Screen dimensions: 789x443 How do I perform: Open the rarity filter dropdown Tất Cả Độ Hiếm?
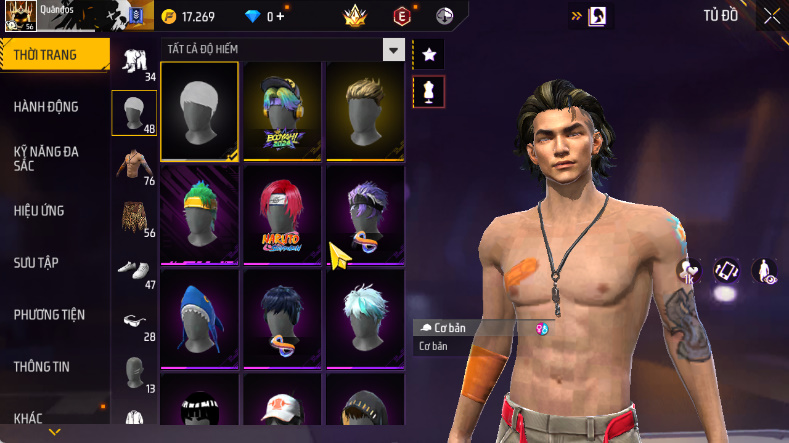[x=282, y=49]
